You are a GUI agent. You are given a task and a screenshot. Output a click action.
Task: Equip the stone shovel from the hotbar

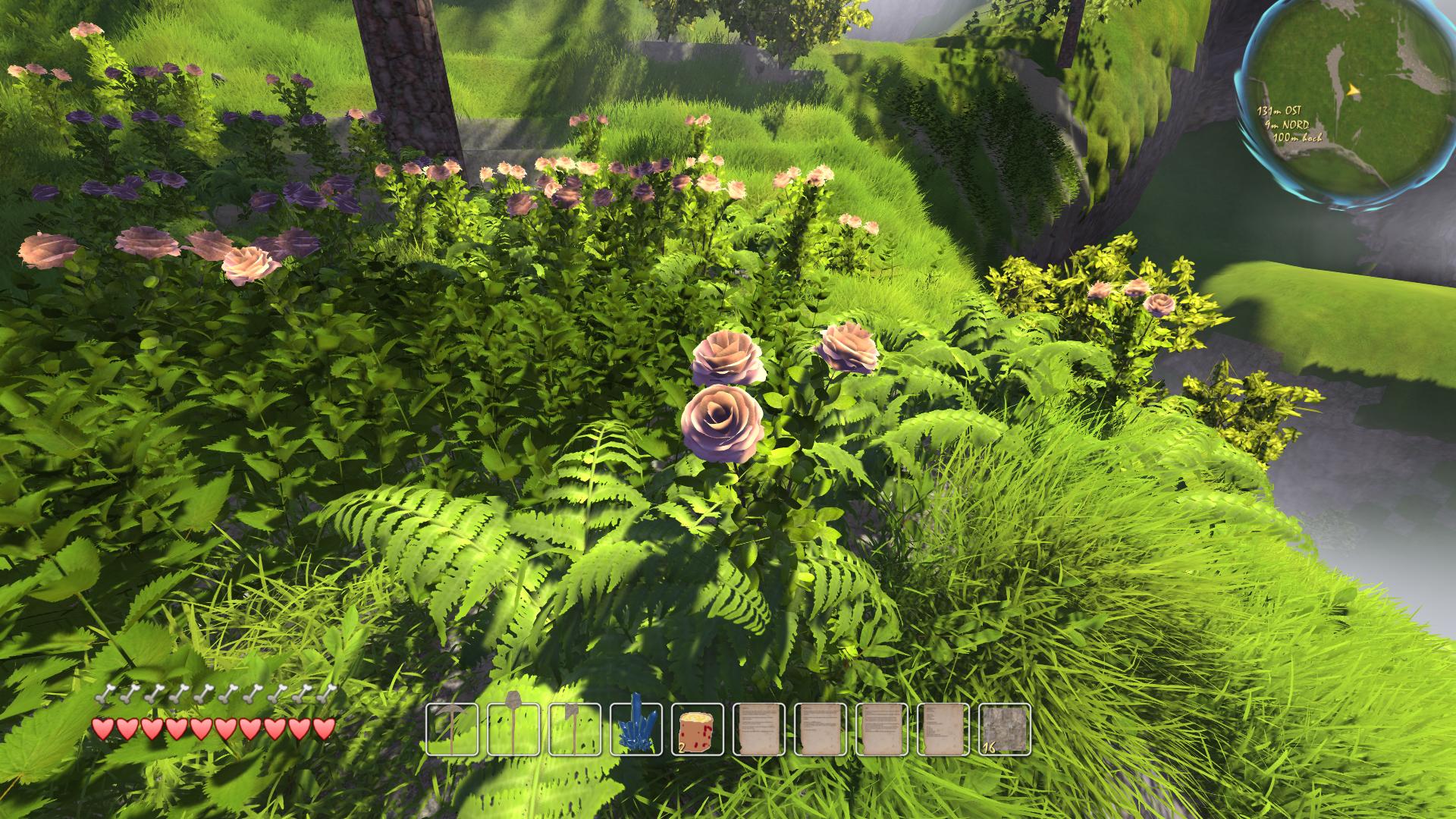514,730
